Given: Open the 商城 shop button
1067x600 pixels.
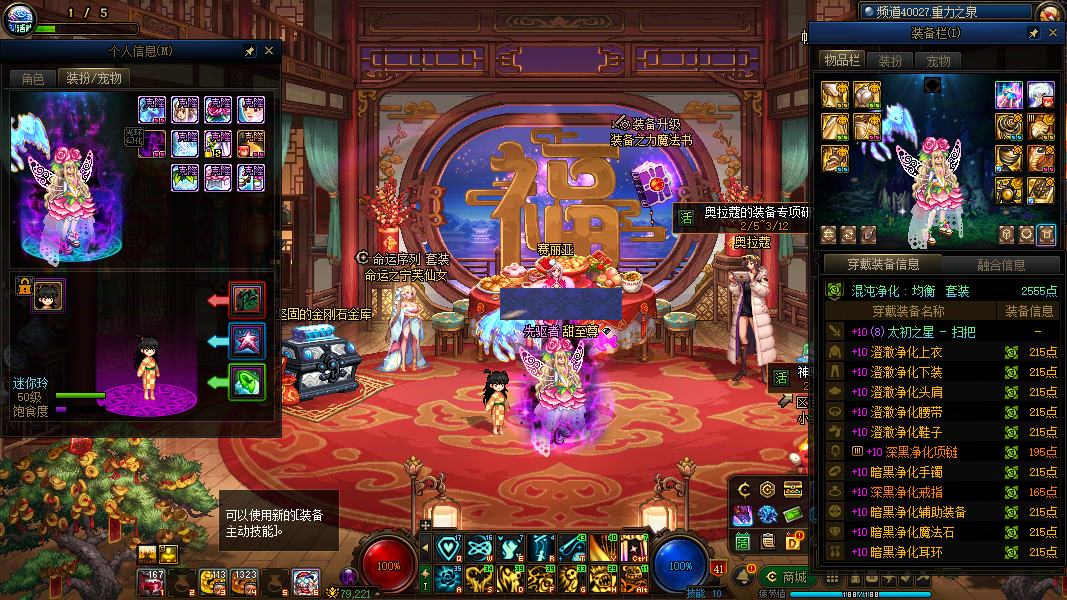Looking at the screenshot, I should click(784, 577).
